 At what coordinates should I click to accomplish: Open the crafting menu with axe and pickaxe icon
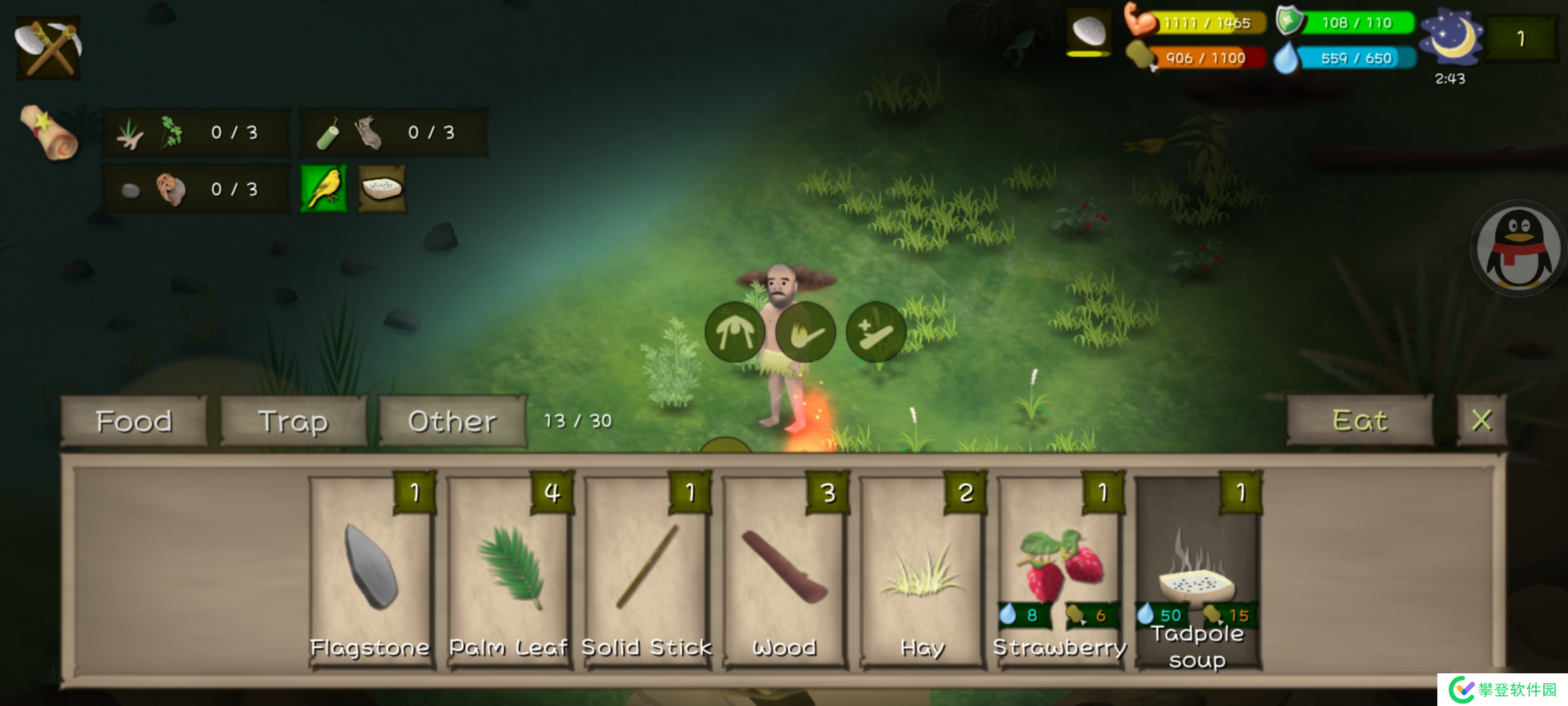tap(48, 48)
